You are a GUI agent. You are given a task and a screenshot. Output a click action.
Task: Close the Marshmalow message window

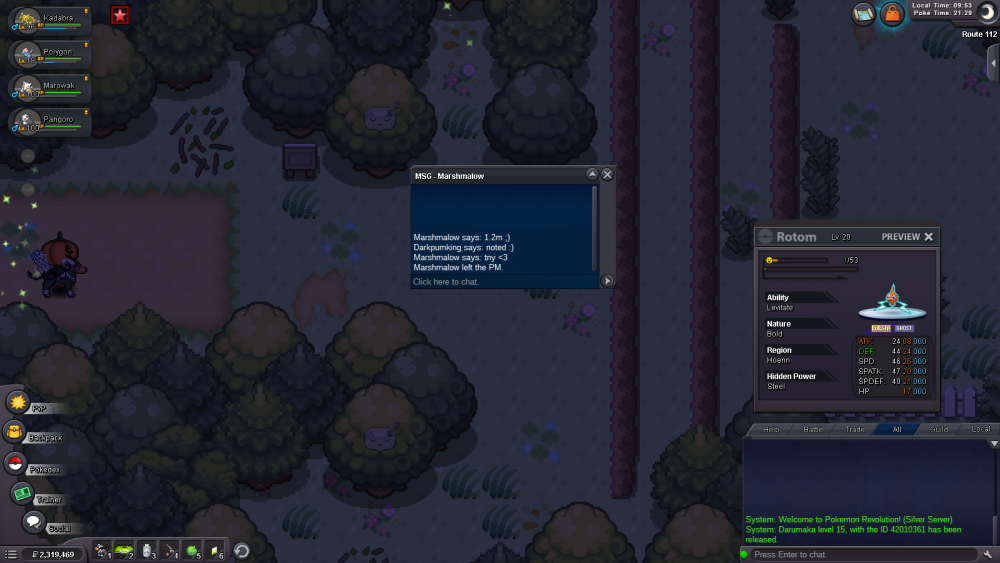point(607,174)
